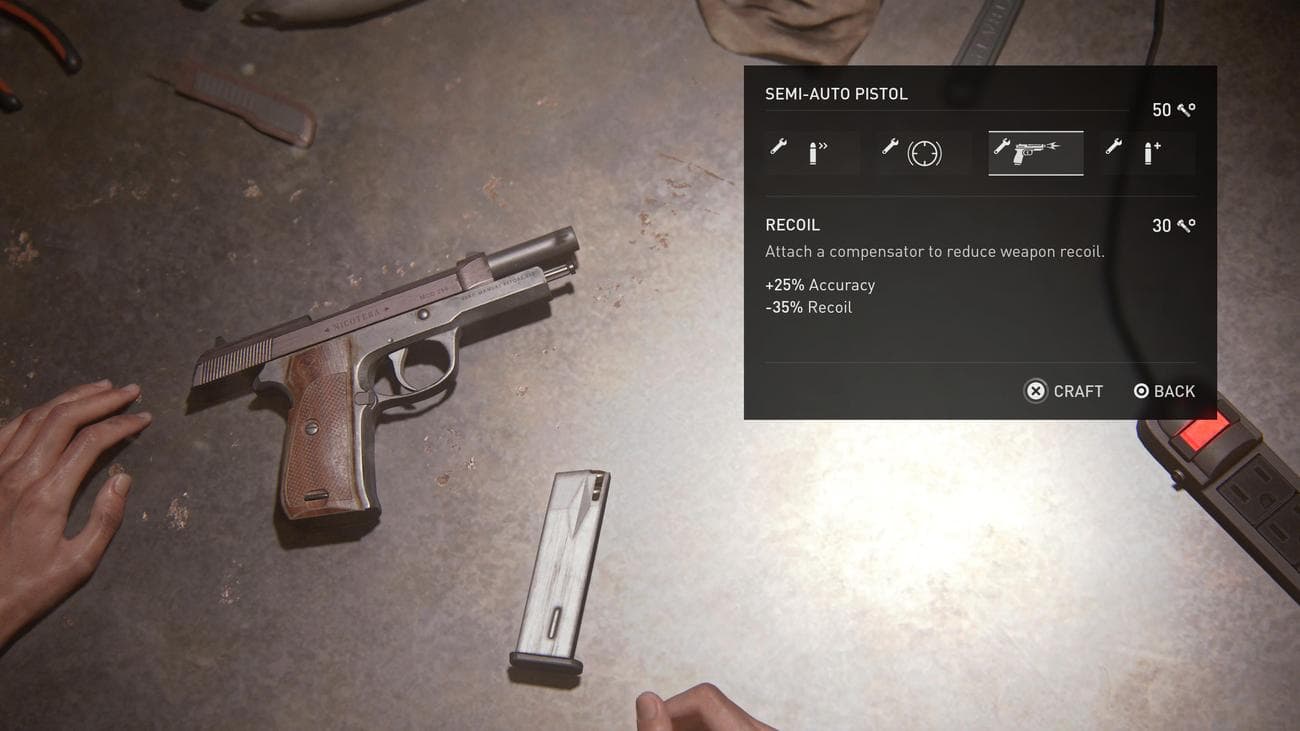Click the wrench icon on the Stability tile

pyautogui.click(x=890, y=149)
